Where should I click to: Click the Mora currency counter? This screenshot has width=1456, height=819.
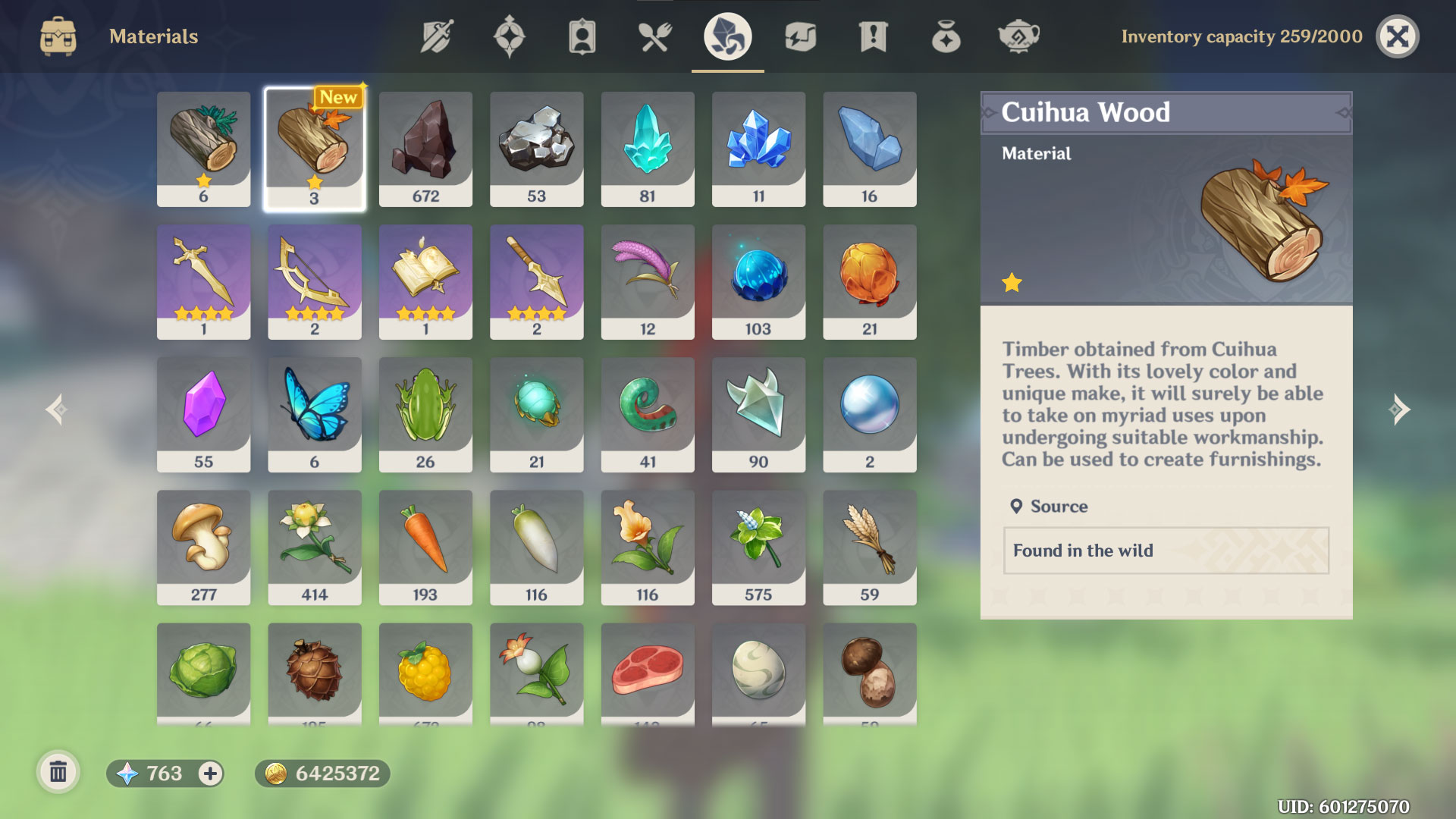point(322,773)
